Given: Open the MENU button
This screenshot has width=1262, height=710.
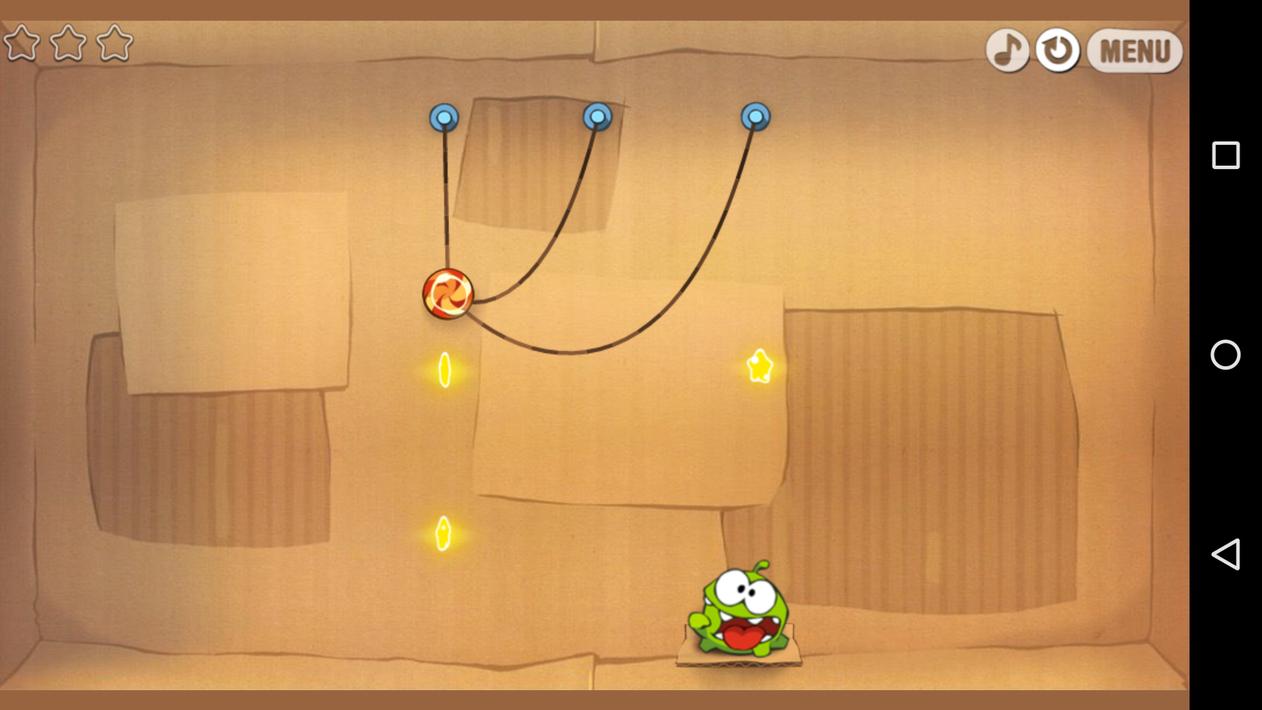Looking at the screenshot, I should [x=1134, y=50].
